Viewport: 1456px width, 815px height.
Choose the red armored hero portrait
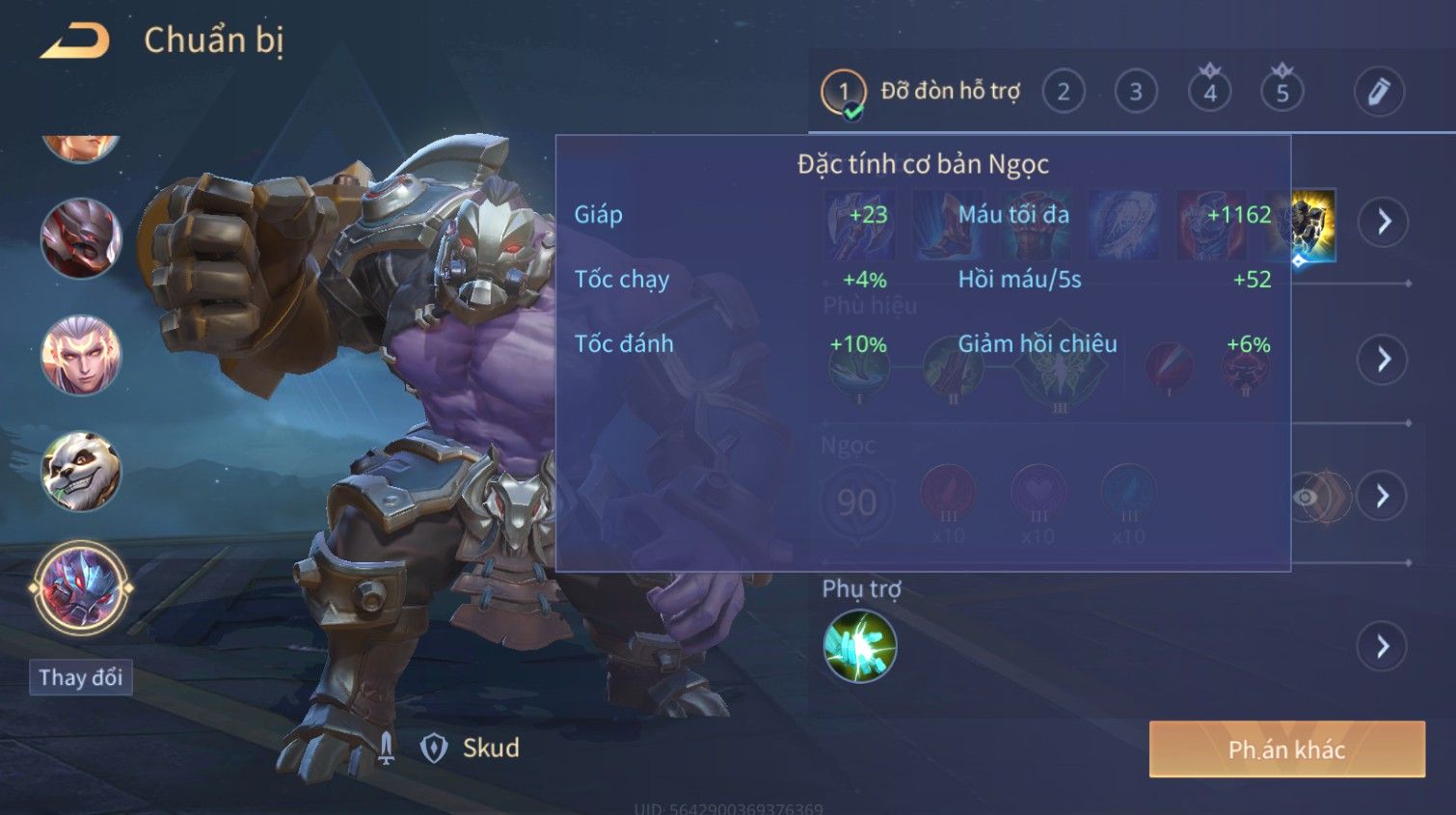[x=81, y=238]
